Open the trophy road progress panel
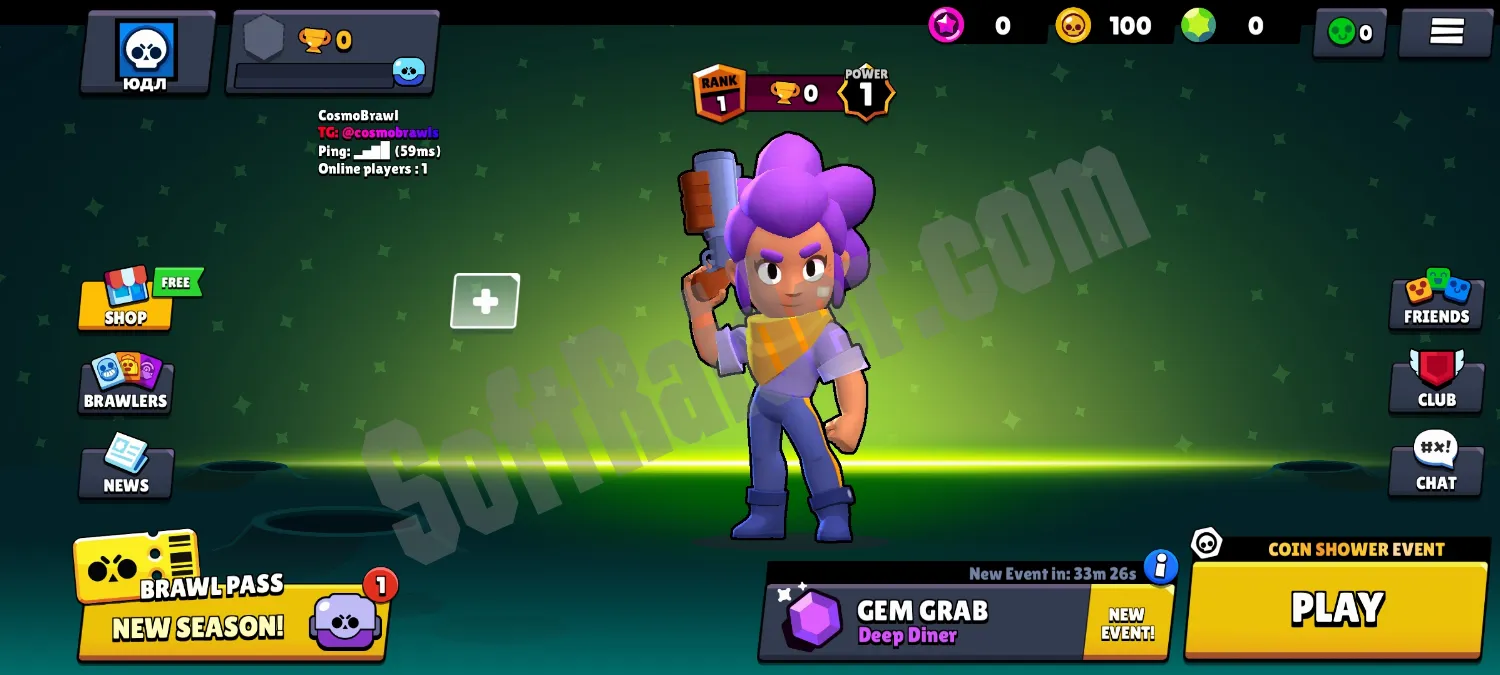Image resolution: width=1500 pixels, height=675 pixels. click(331, 53)
